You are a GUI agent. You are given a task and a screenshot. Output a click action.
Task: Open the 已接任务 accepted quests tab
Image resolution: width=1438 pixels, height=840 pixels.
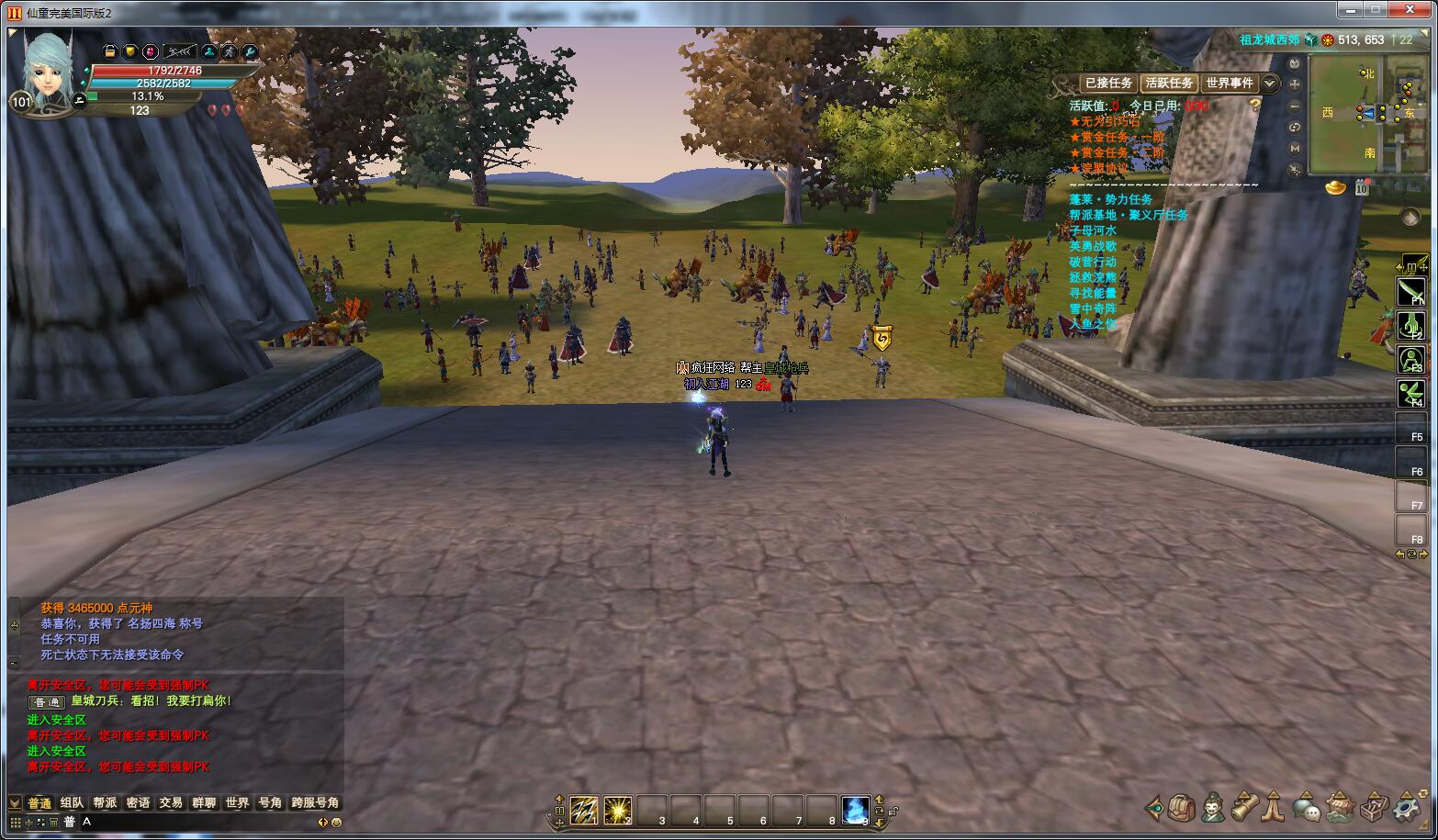(x=1108, y=84)
